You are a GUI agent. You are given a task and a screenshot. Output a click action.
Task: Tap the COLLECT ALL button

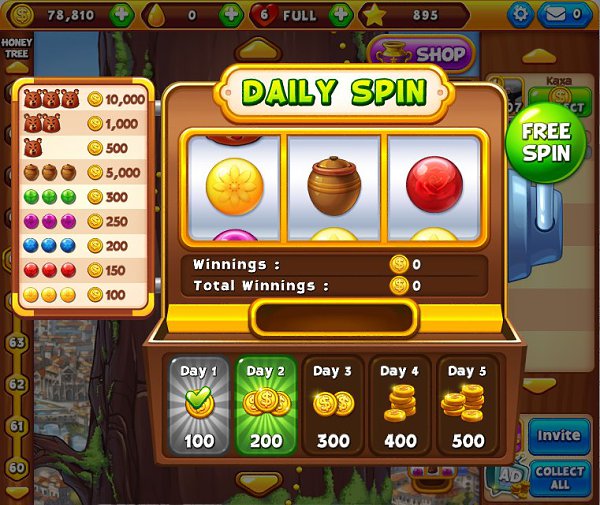point(559,478)
